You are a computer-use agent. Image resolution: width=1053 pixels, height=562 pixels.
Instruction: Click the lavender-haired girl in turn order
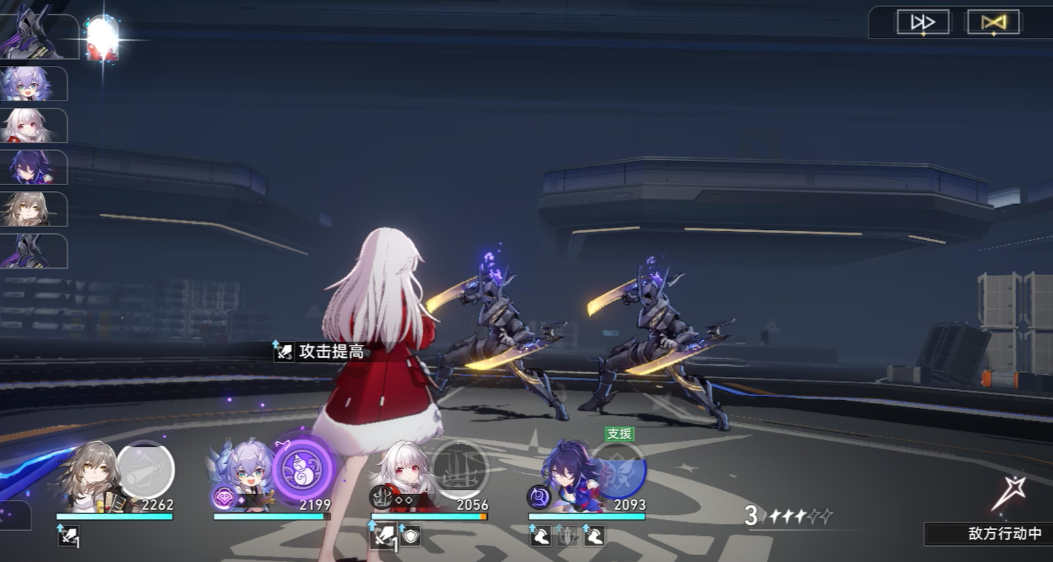tap(28, 84)
